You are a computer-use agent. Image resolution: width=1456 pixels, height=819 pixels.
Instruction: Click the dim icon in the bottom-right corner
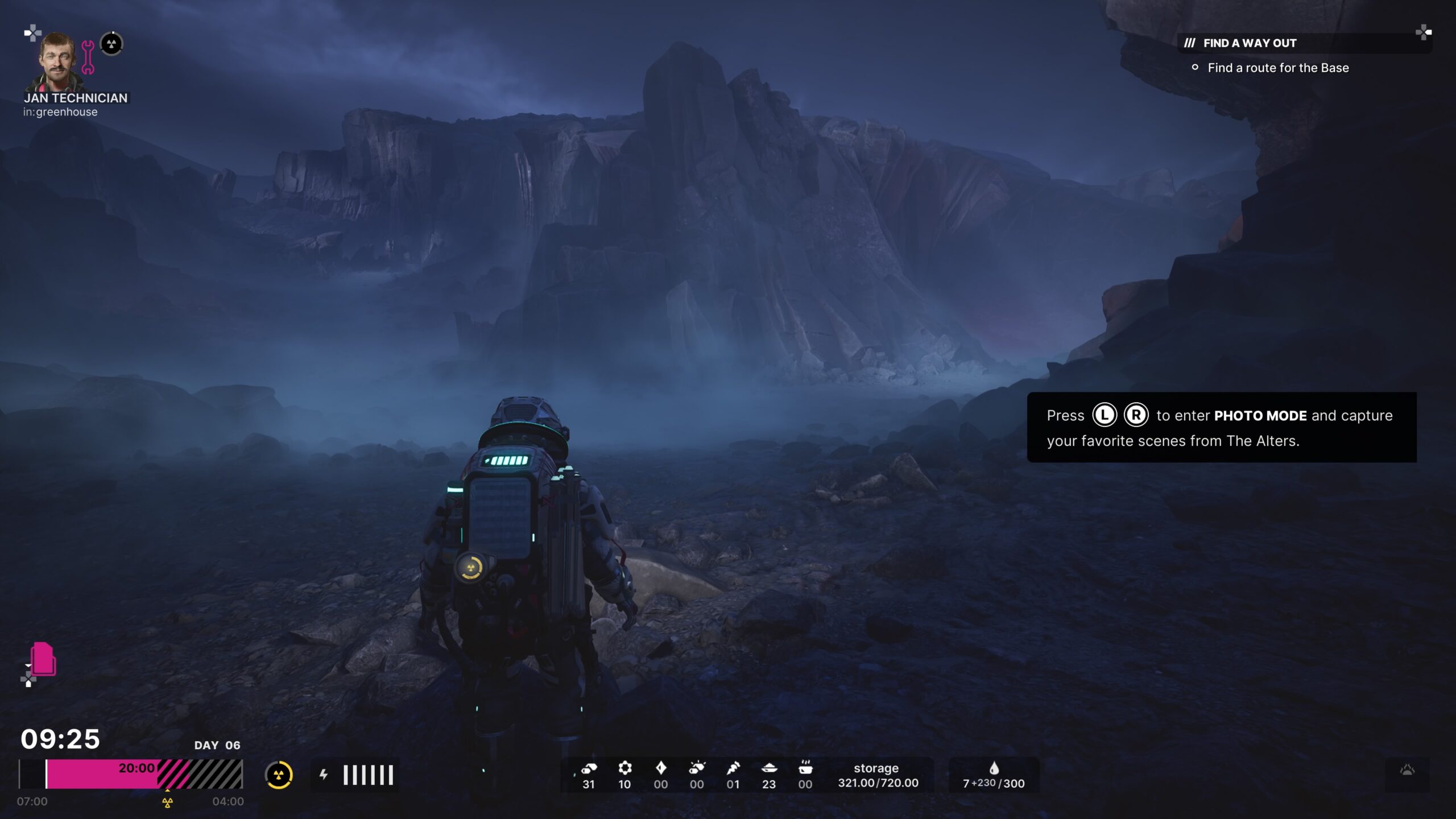click(1407, 771)
